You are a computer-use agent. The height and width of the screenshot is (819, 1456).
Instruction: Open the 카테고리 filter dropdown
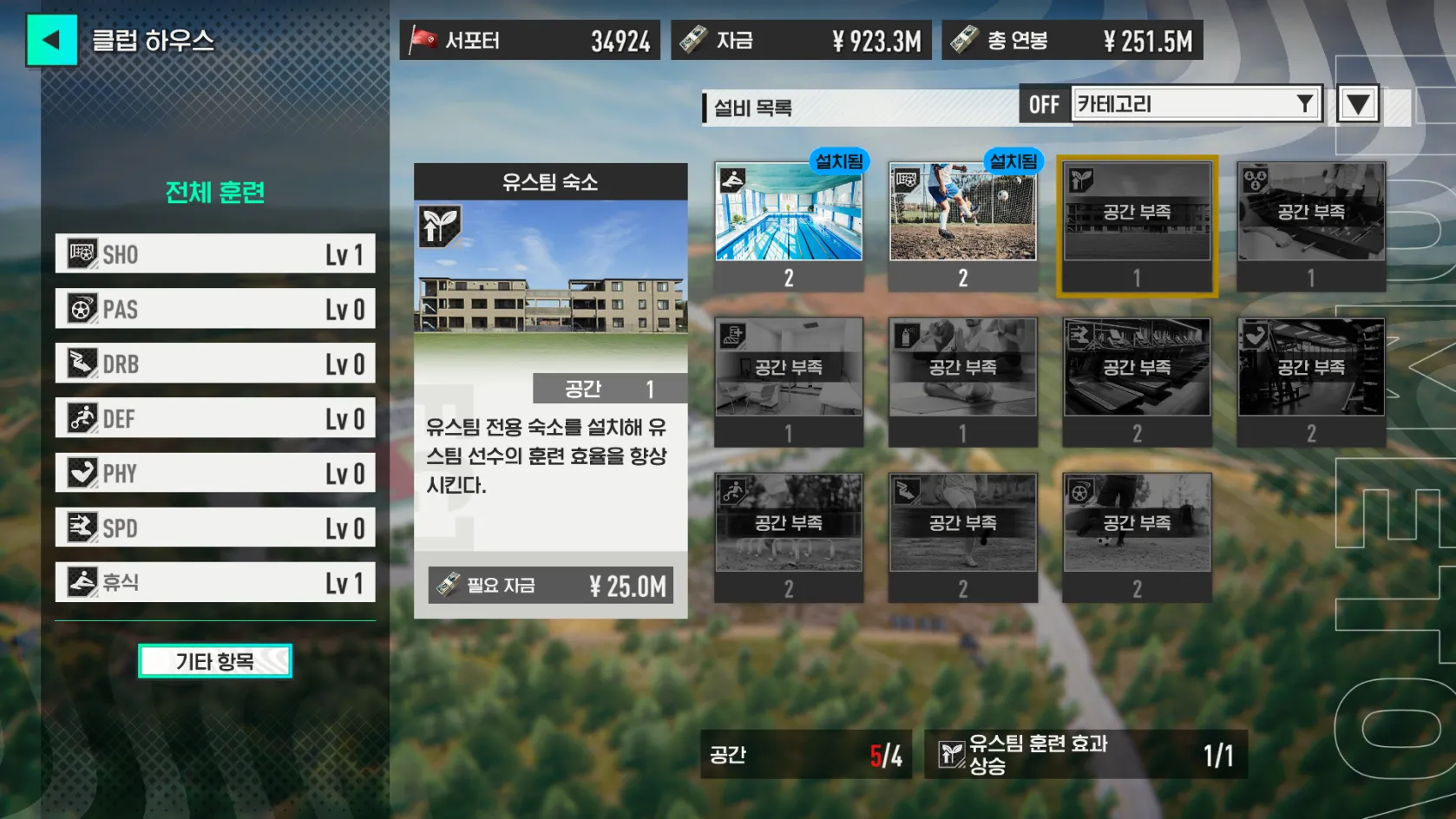[x=1196, y=104]
